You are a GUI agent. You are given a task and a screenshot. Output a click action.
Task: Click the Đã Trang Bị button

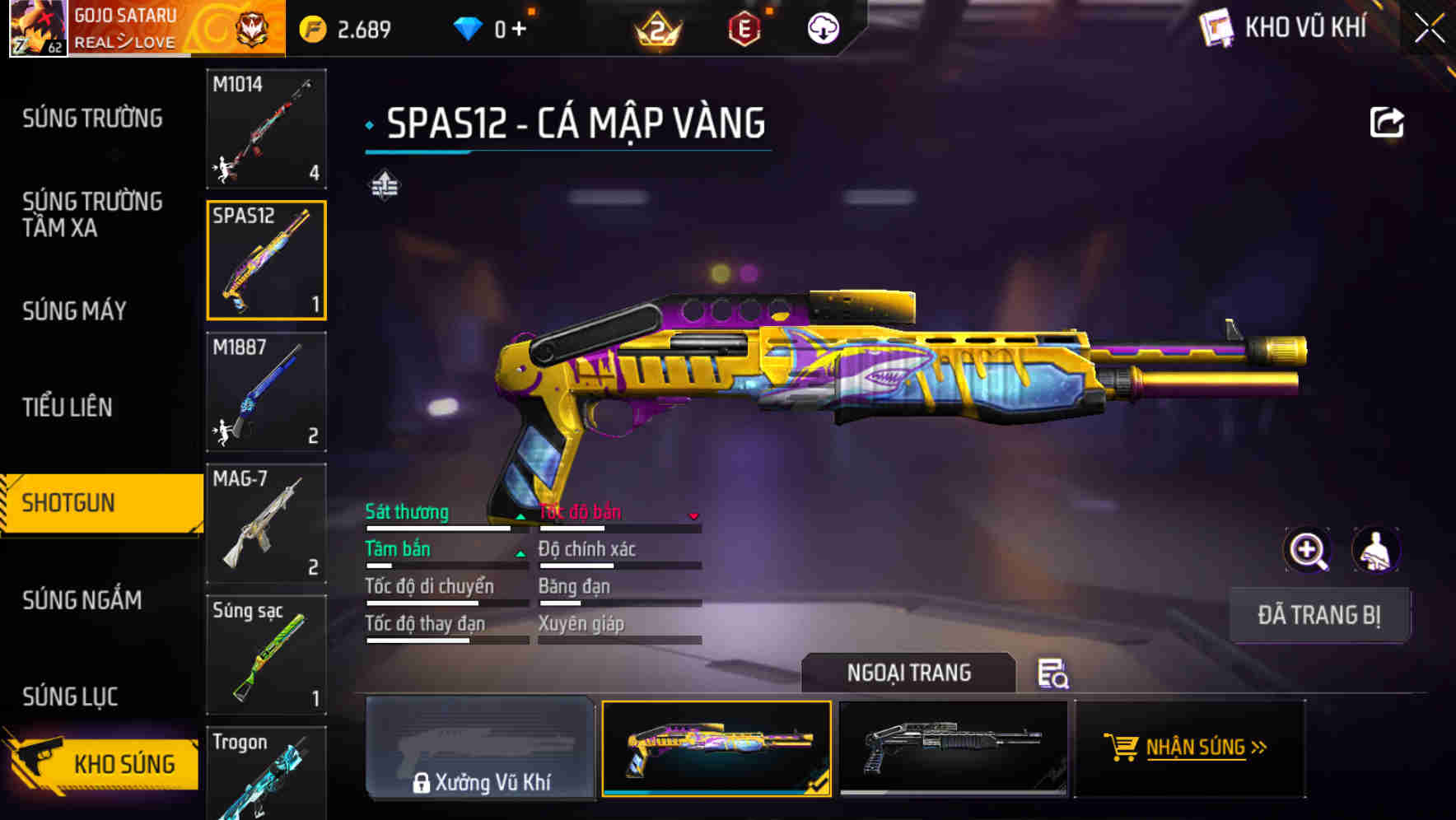click(x=1318, y=615)
